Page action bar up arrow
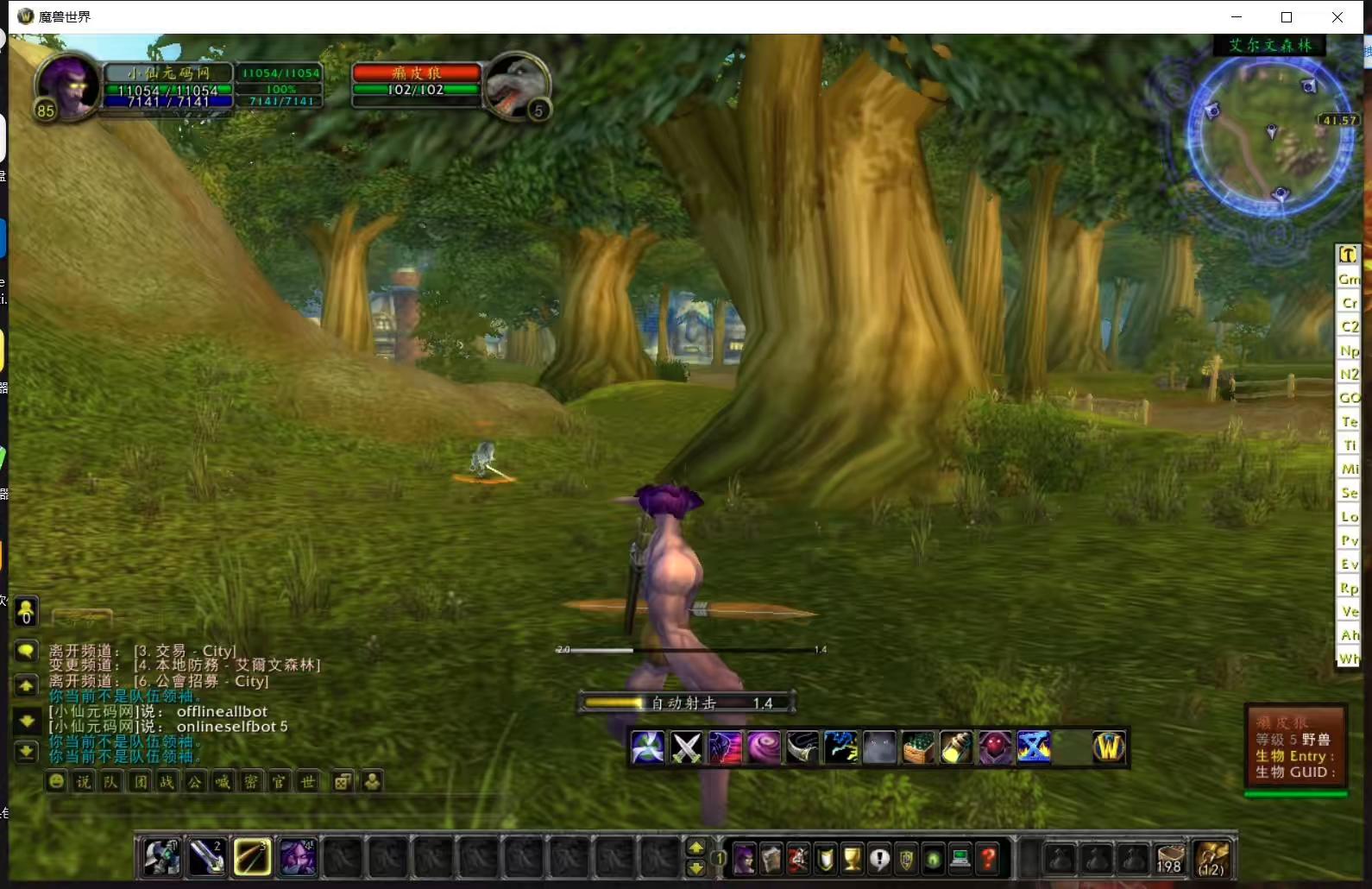Viewport: 1372px width, 889px height. coord(695,848)
